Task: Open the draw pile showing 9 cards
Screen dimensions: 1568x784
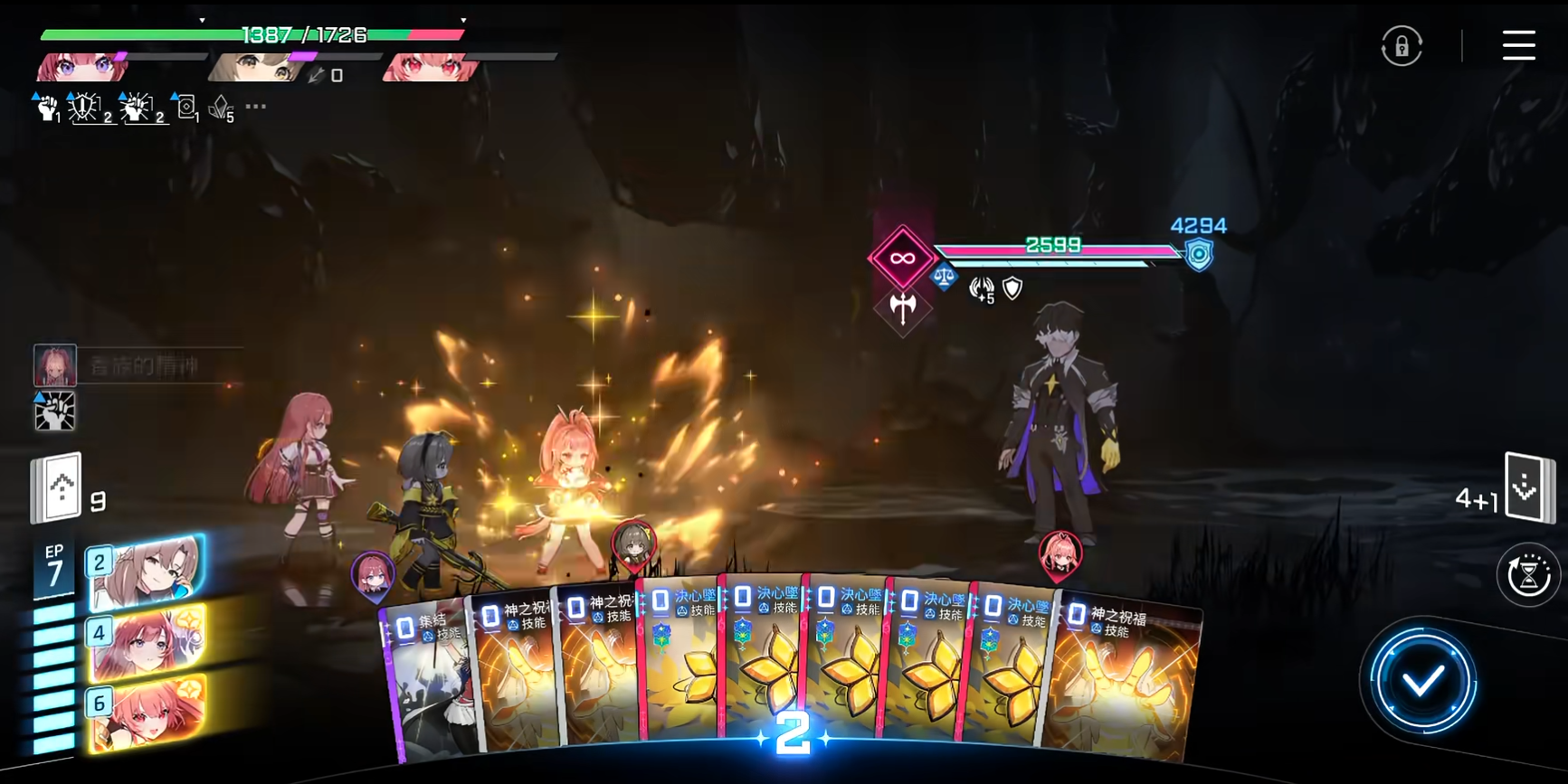Action: pyautogui.click(x=58, y=489)
